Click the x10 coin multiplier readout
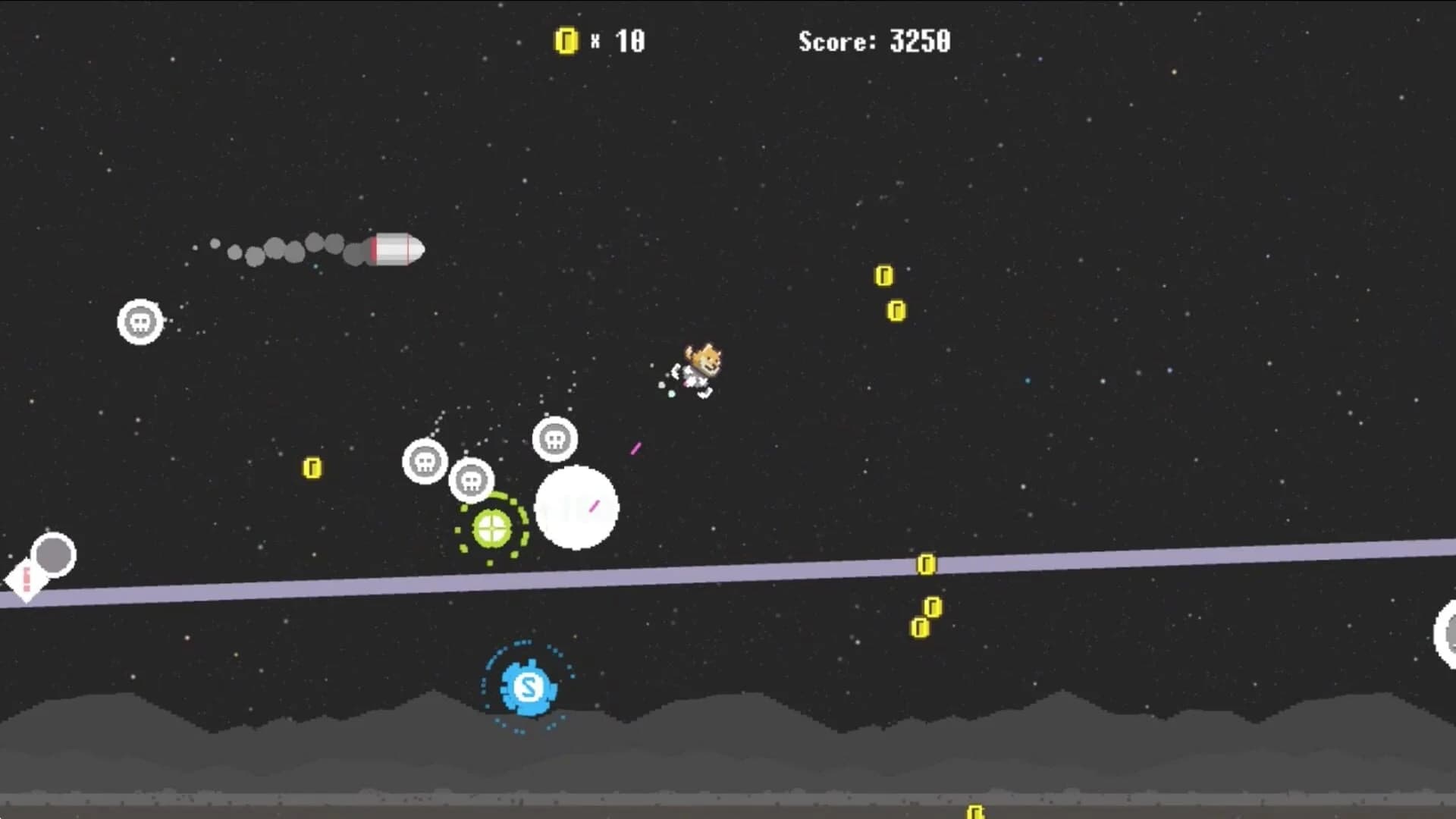The image size is (1456, 819). pyautogui.click(x=618, y=42)
